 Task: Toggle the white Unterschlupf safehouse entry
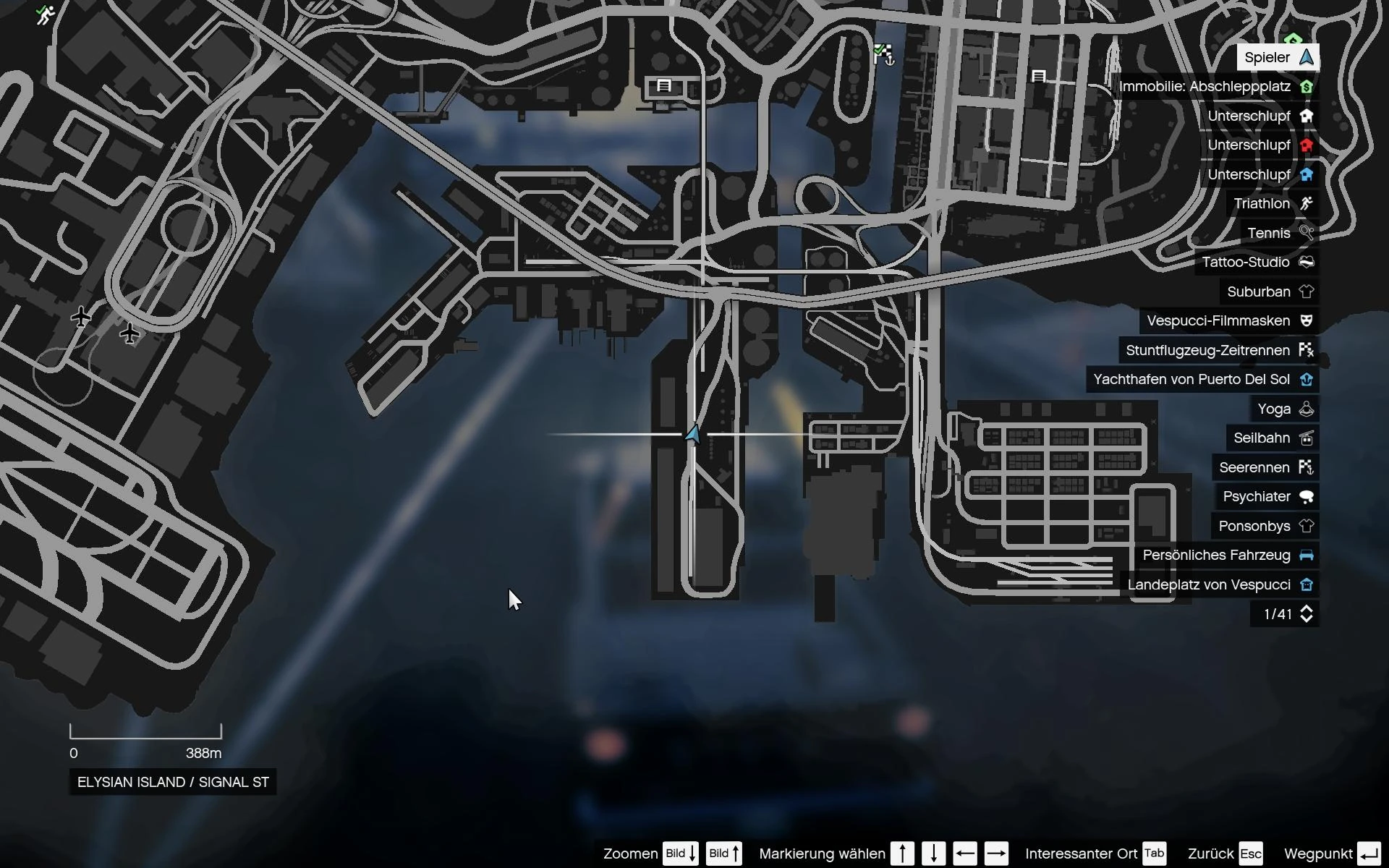point(1307,116)
